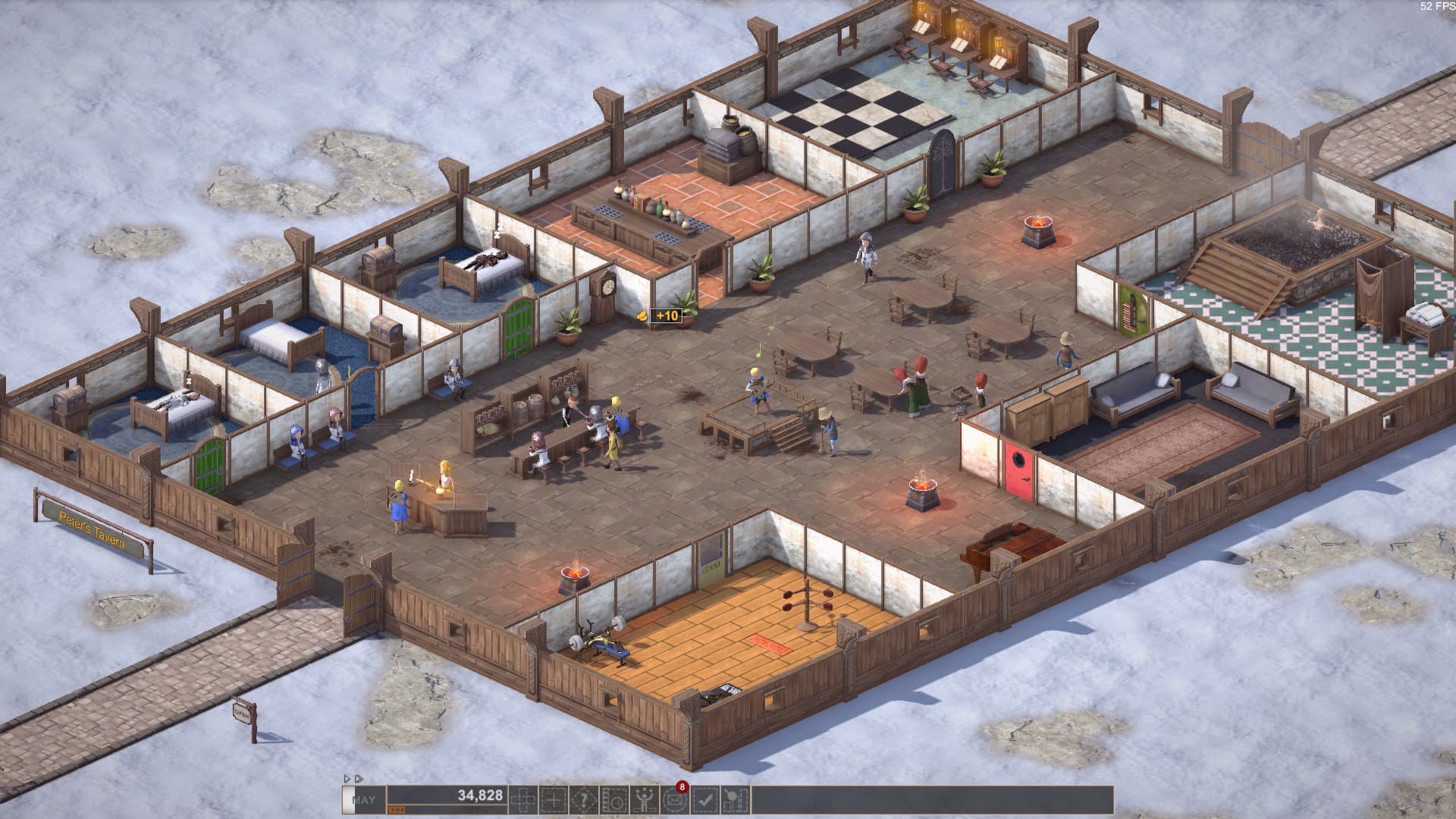Screen dimensions: 1456x819
Task: Open the staff management panel
Action: pos(643,798)
